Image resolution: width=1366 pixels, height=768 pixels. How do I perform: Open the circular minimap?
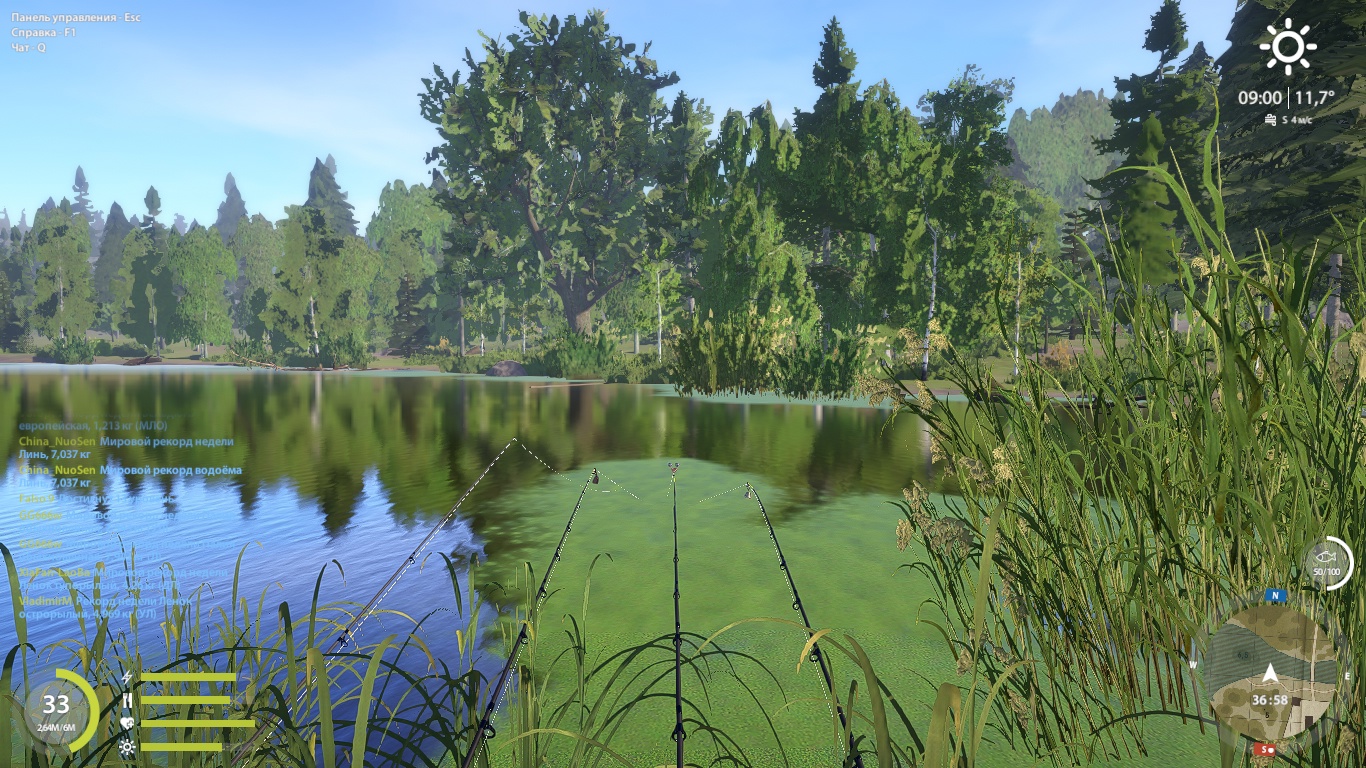pos(1270,671)
